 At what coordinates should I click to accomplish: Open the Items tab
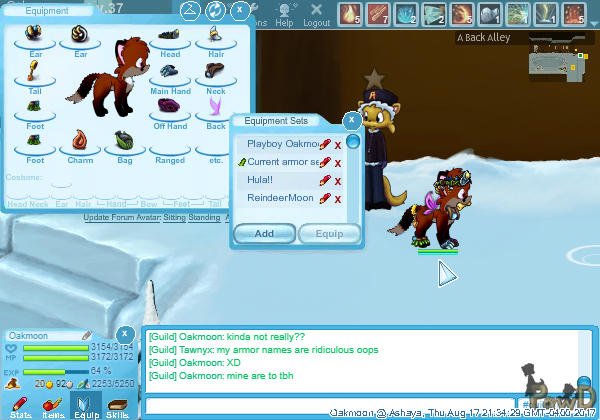[53, 404]
